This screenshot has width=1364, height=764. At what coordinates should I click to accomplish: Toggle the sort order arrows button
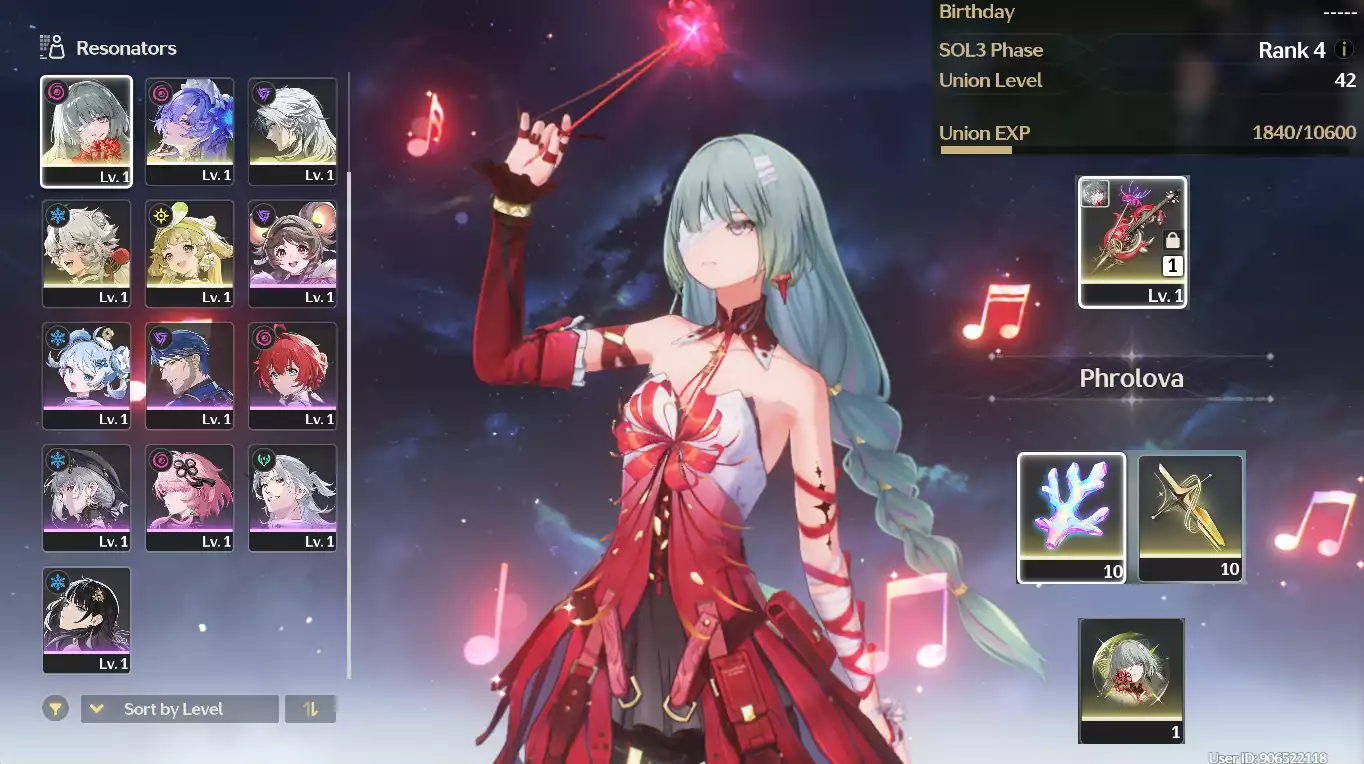tap(310, 709)
